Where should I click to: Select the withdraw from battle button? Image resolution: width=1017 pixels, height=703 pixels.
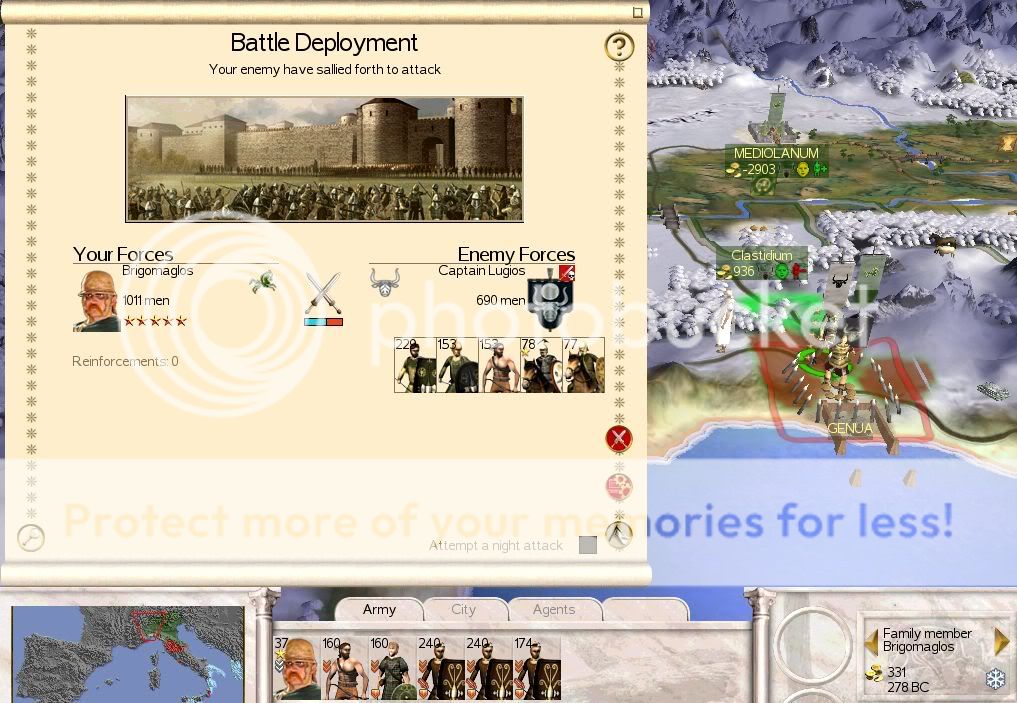tap(619, 535)
